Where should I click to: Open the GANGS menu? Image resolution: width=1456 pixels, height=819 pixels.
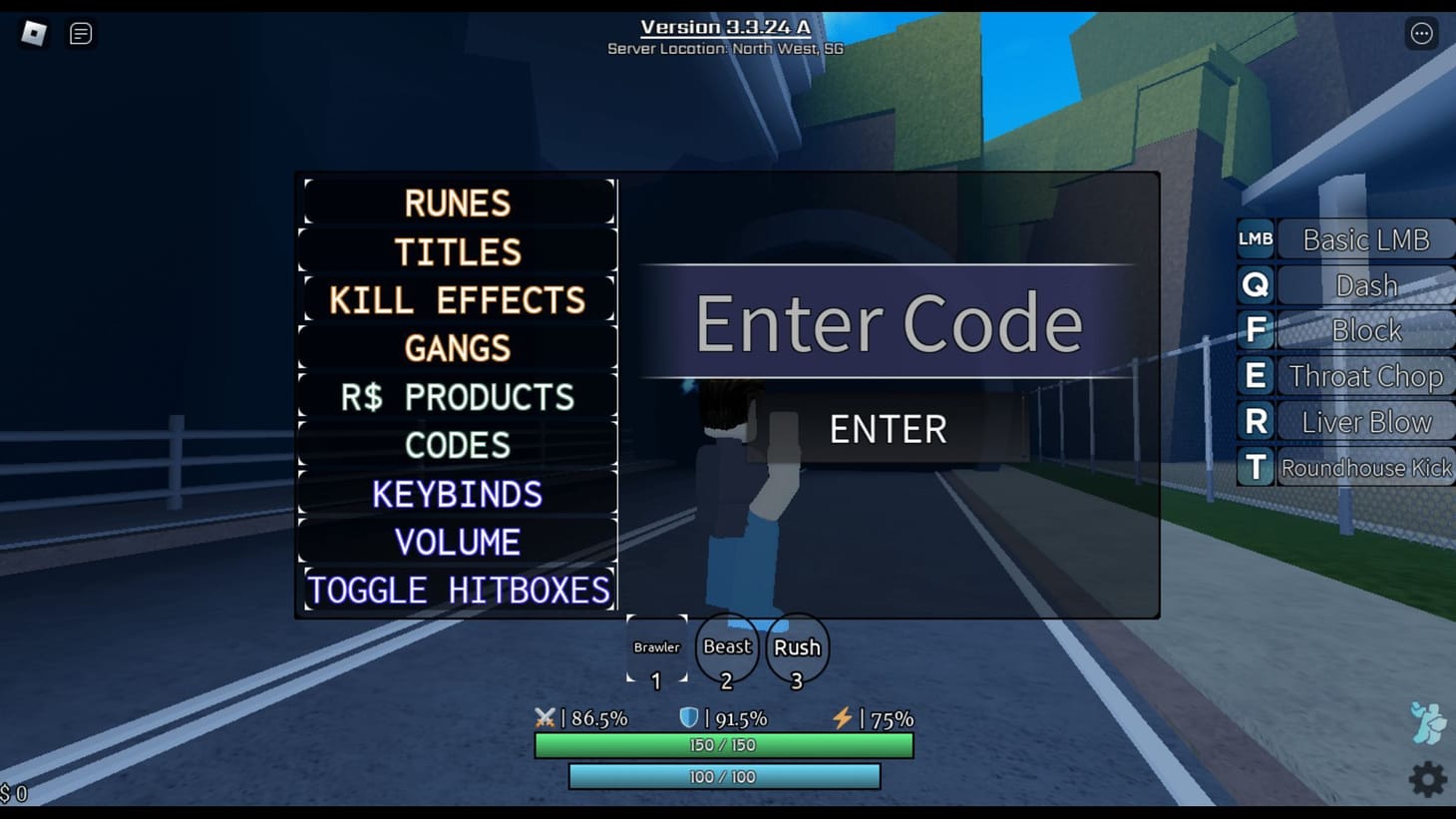point(457,348)
